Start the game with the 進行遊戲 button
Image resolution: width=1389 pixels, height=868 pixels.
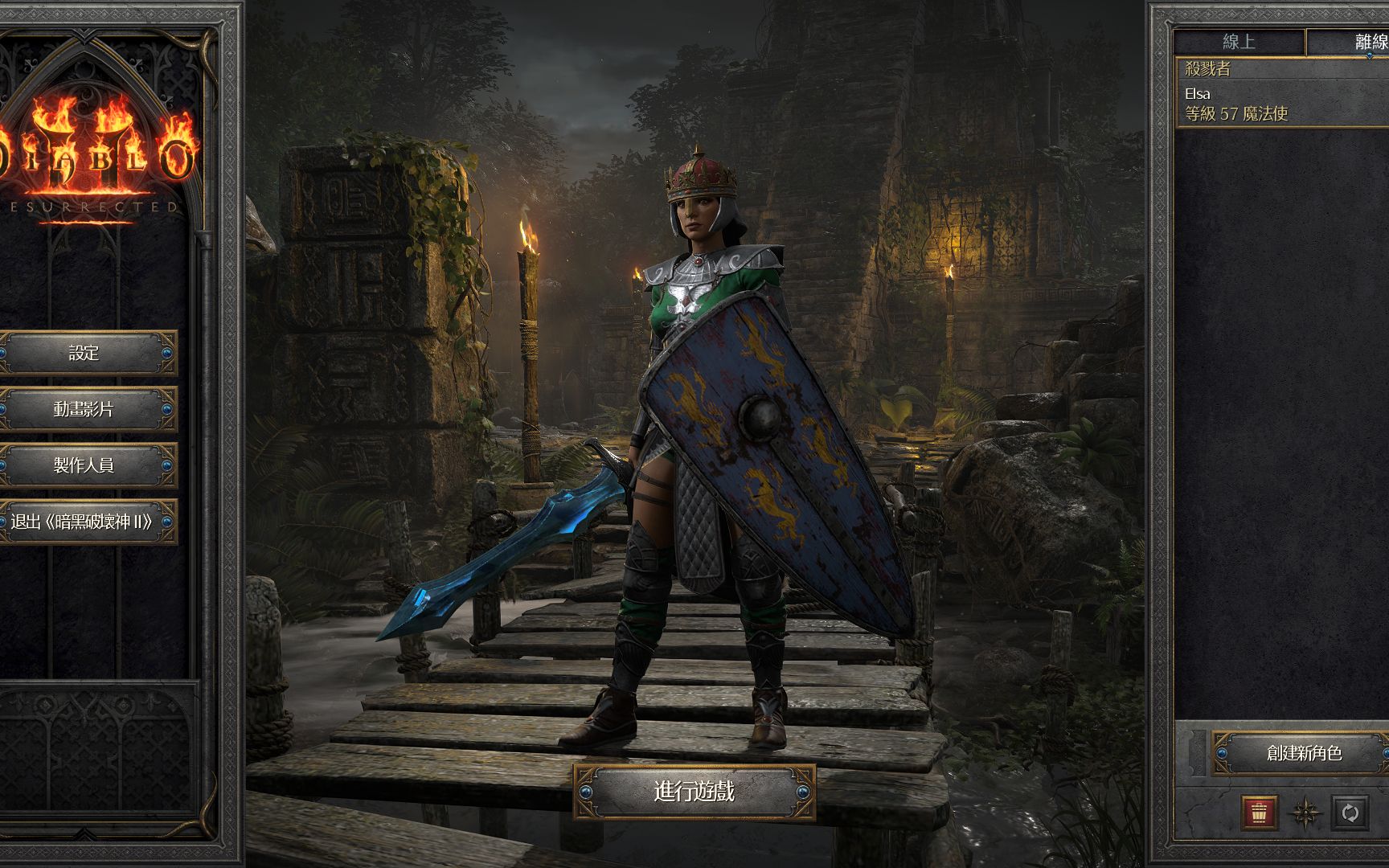coord(694,792)
